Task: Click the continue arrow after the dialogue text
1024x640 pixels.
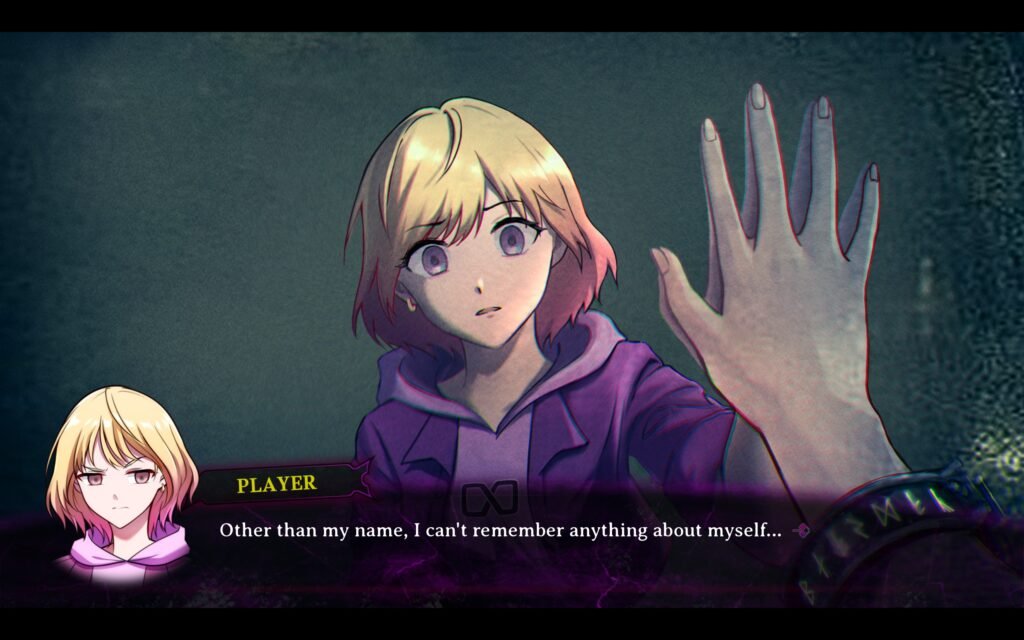Action: click(x=800, y=531)
